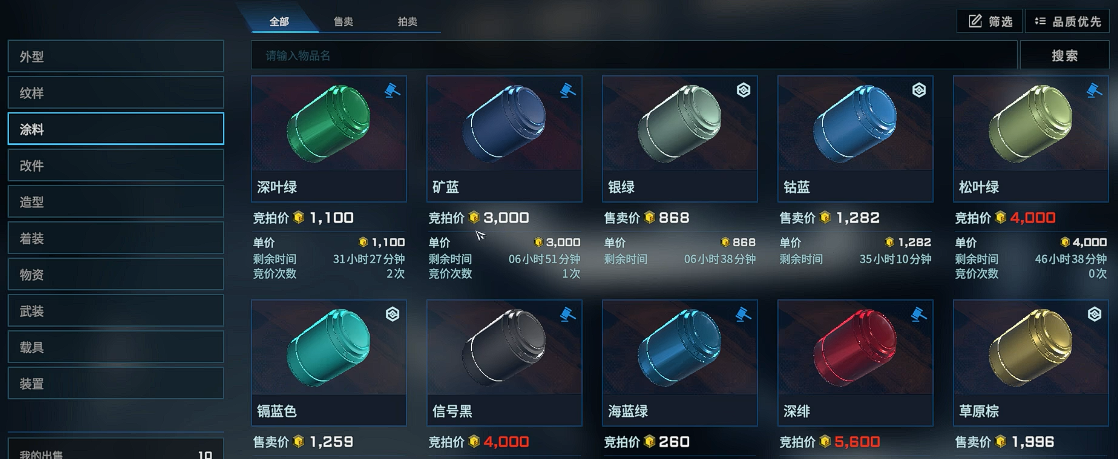Choose the 深绯 red paint listing

855,362
